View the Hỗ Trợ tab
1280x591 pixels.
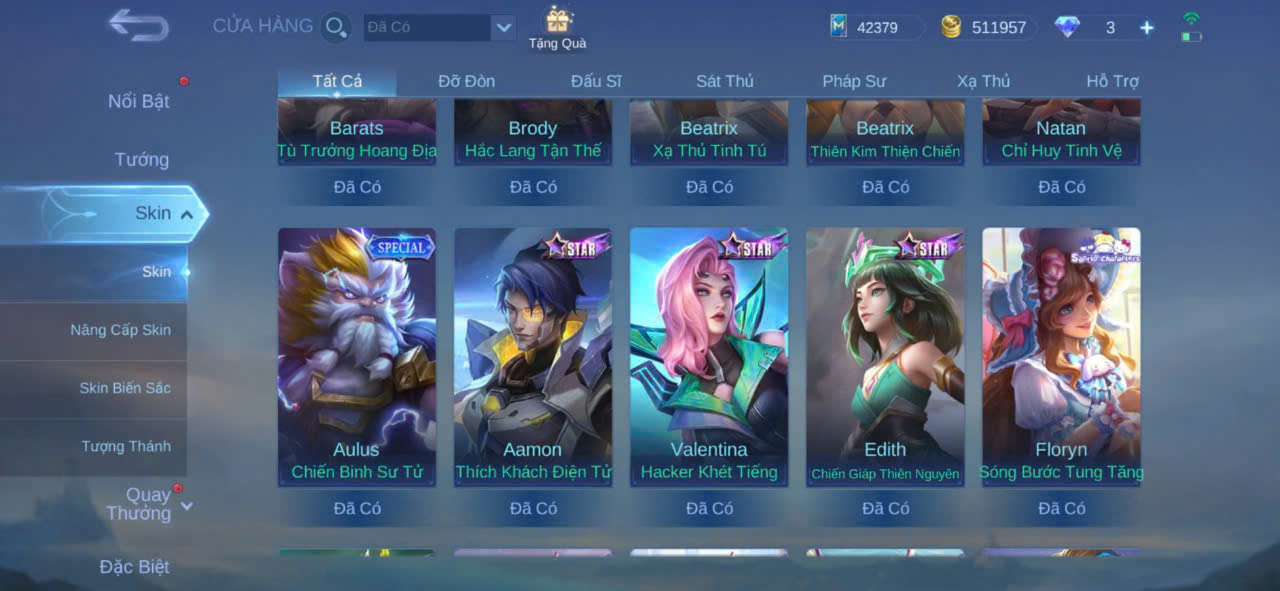(1112, 81)
